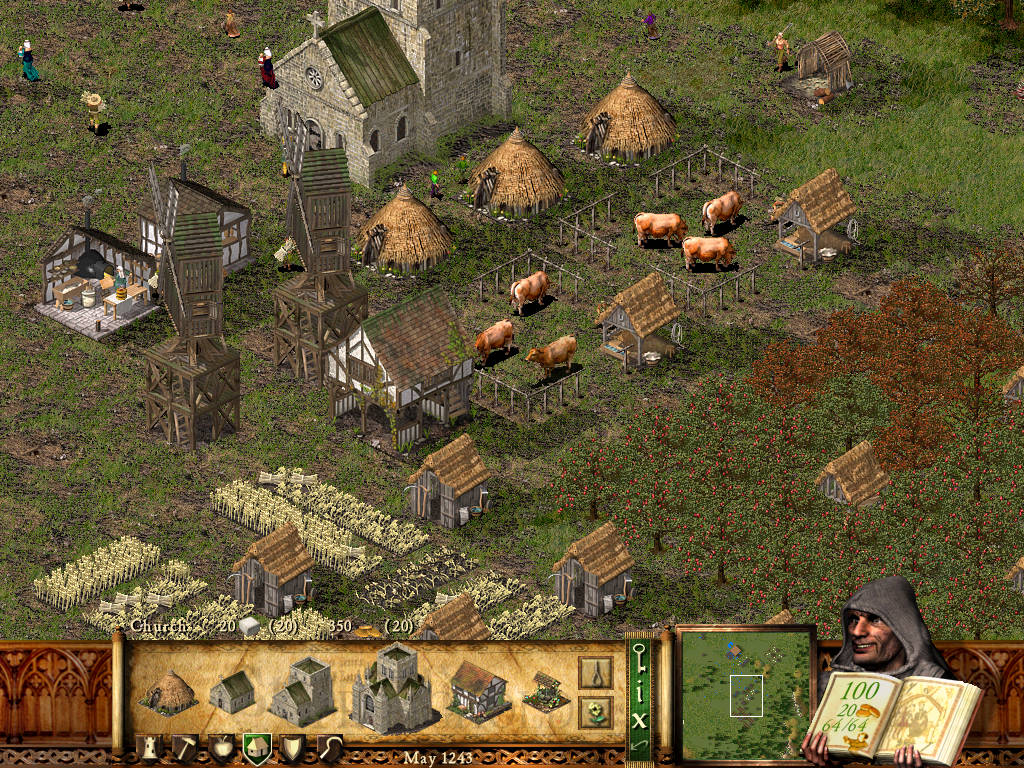Image resolution: width=1024 pixels, height=768 pixels.
Task: Open the gallows bad things button
Action: [x=595, y=672]
